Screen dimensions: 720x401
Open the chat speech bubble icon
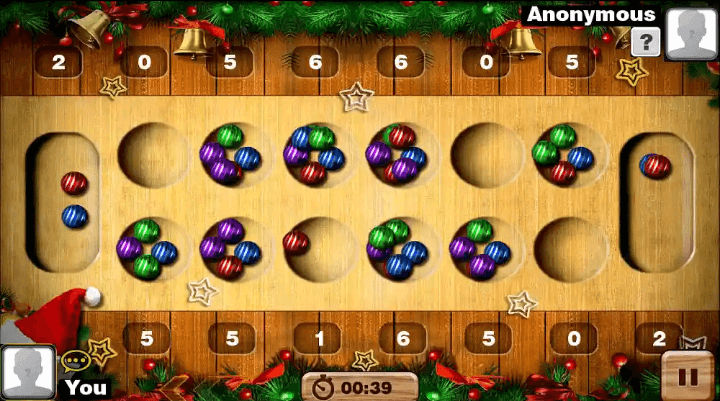(74, 361)
